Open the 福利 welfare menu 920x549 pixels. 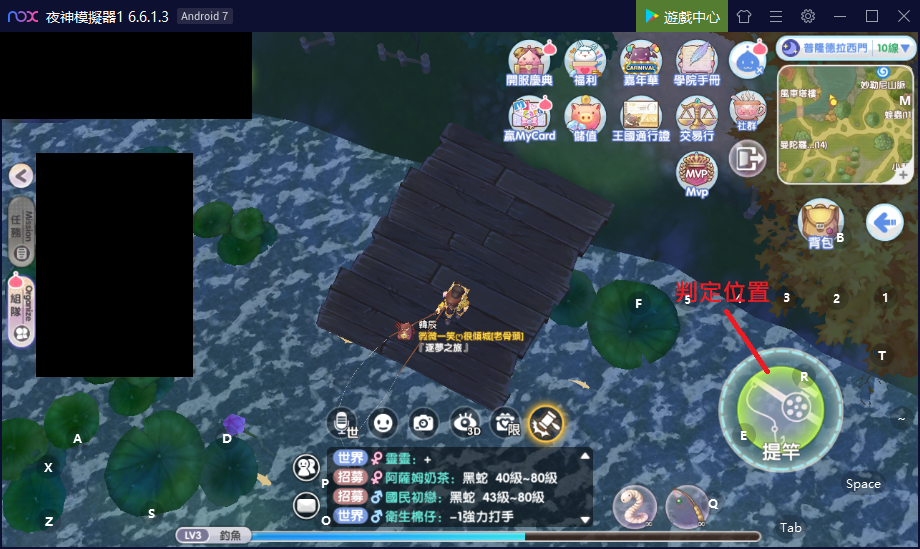585,62
